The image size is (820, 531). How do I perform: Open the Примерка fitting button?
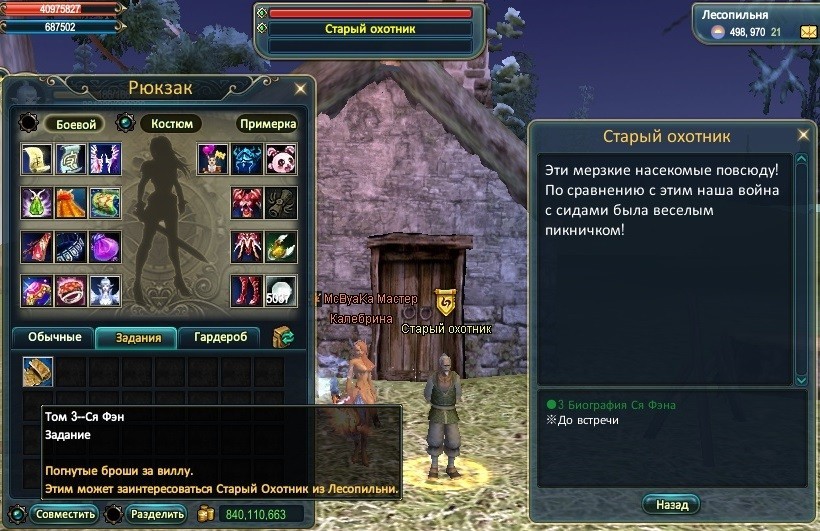(267, 124)
